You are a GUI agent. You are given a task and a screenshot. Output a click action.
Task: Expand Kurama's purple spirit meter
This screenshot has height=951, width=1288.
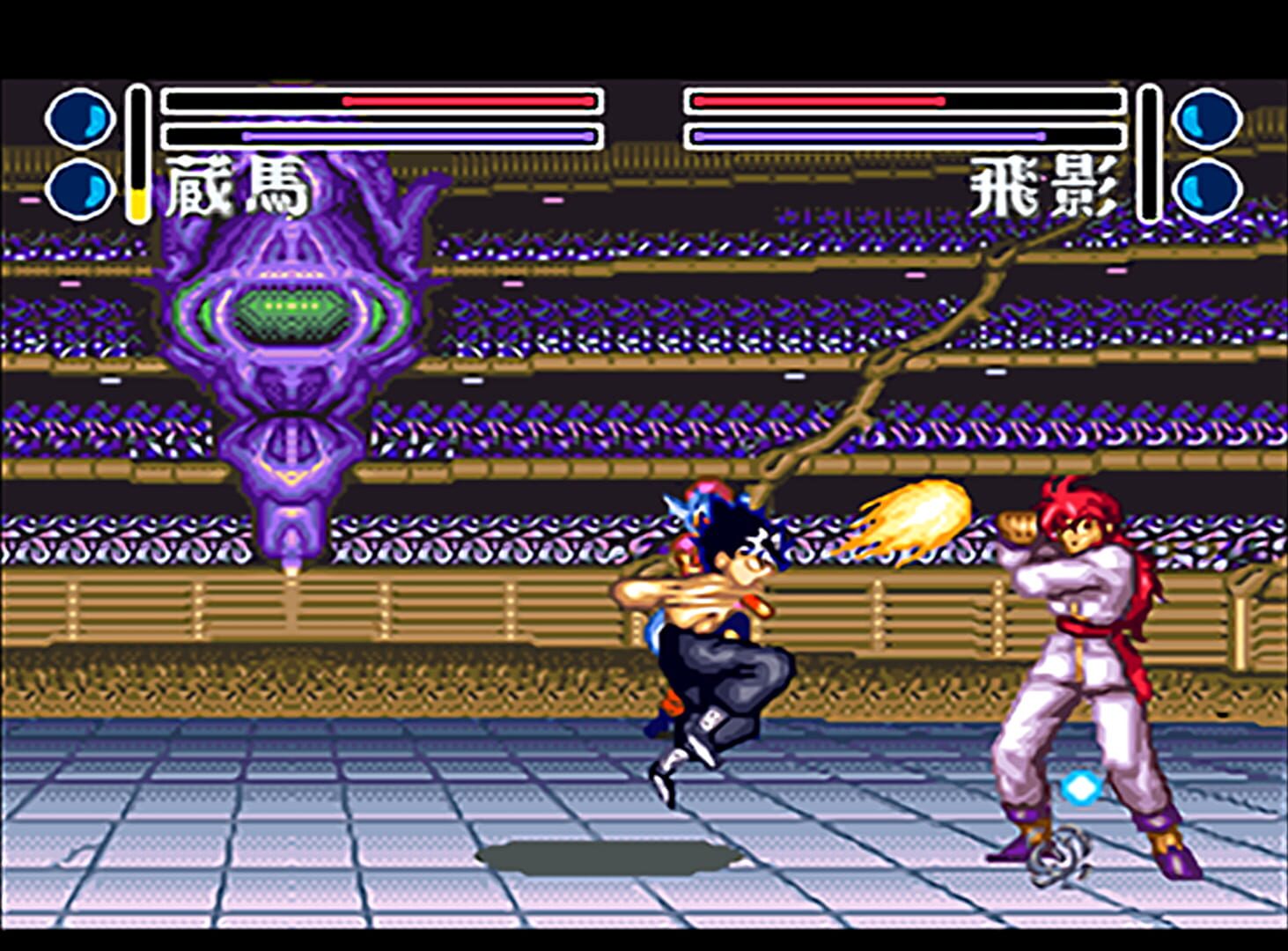coord(379,136)
